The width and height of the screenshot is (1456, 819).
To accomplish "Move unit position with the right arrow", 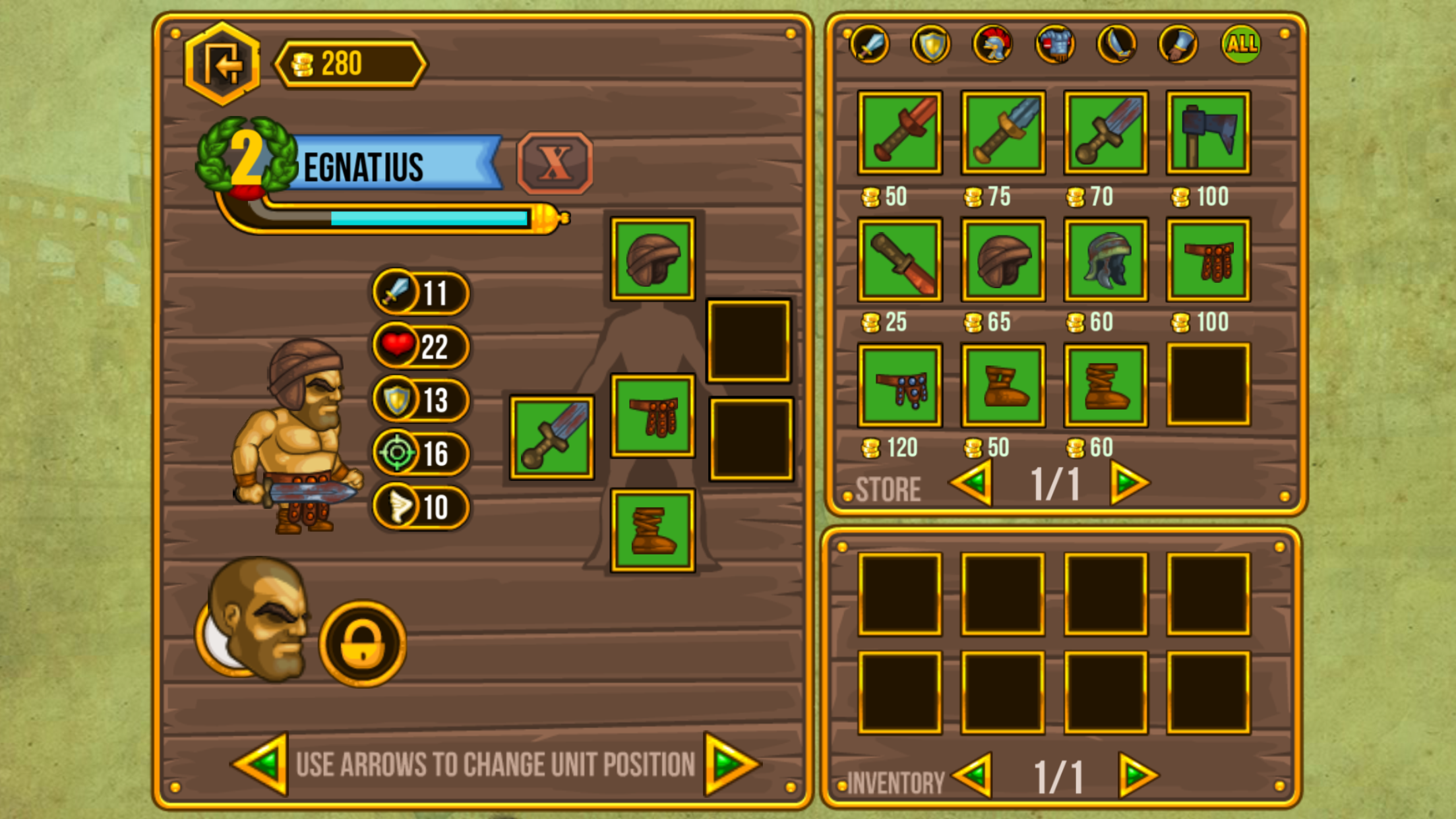I will [730, 764].
